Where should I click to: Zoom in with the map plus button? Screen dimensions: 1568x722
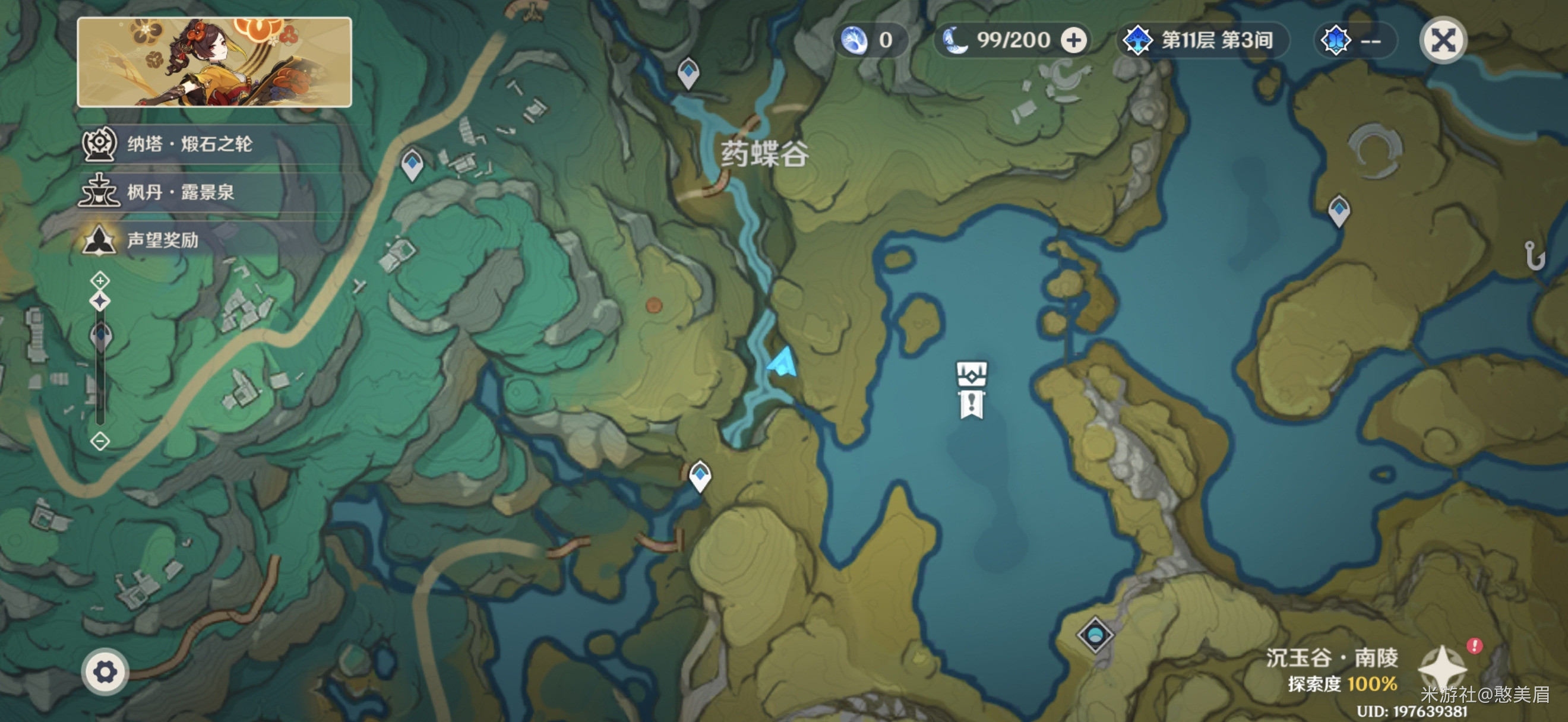point(100,280)
